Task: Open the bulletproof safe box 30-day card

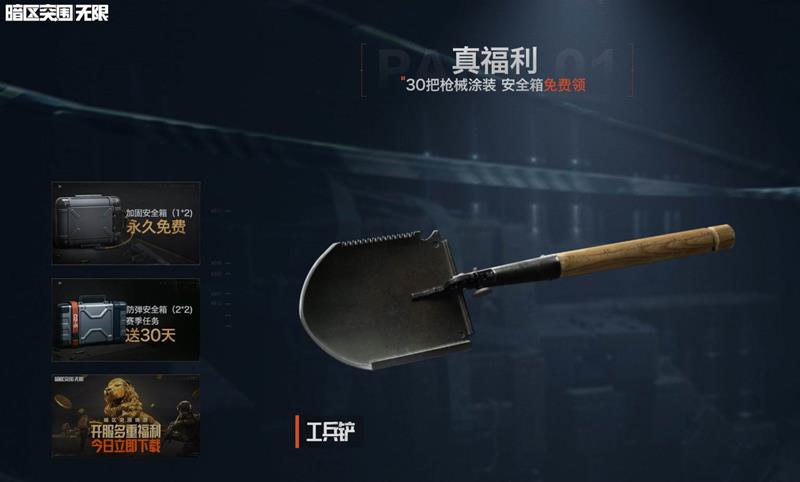Action: pos(125,318)
